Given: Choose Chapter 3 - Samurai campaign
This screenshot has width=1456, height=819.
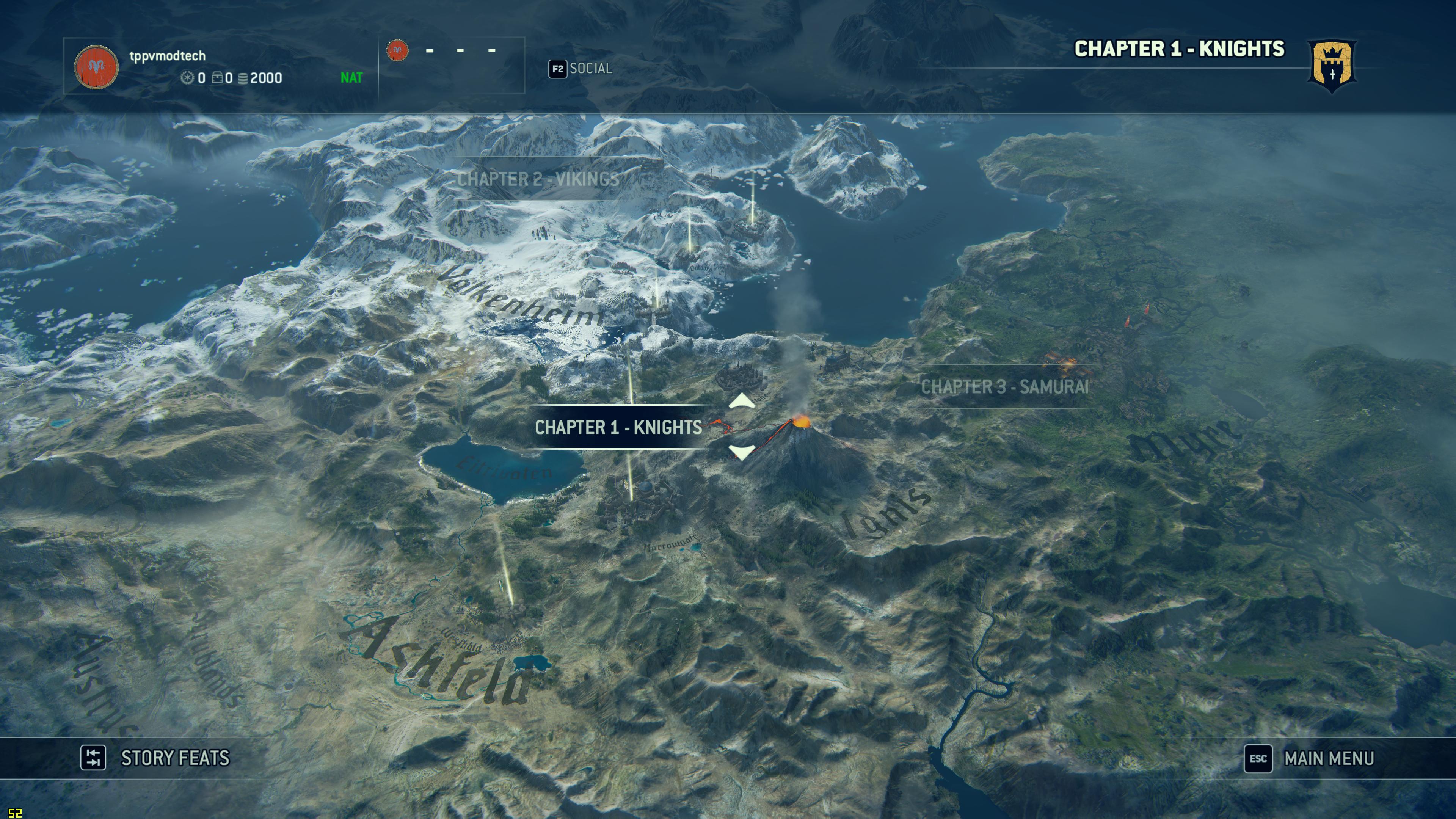Looking at the screenshot, I should (1004, 387).
